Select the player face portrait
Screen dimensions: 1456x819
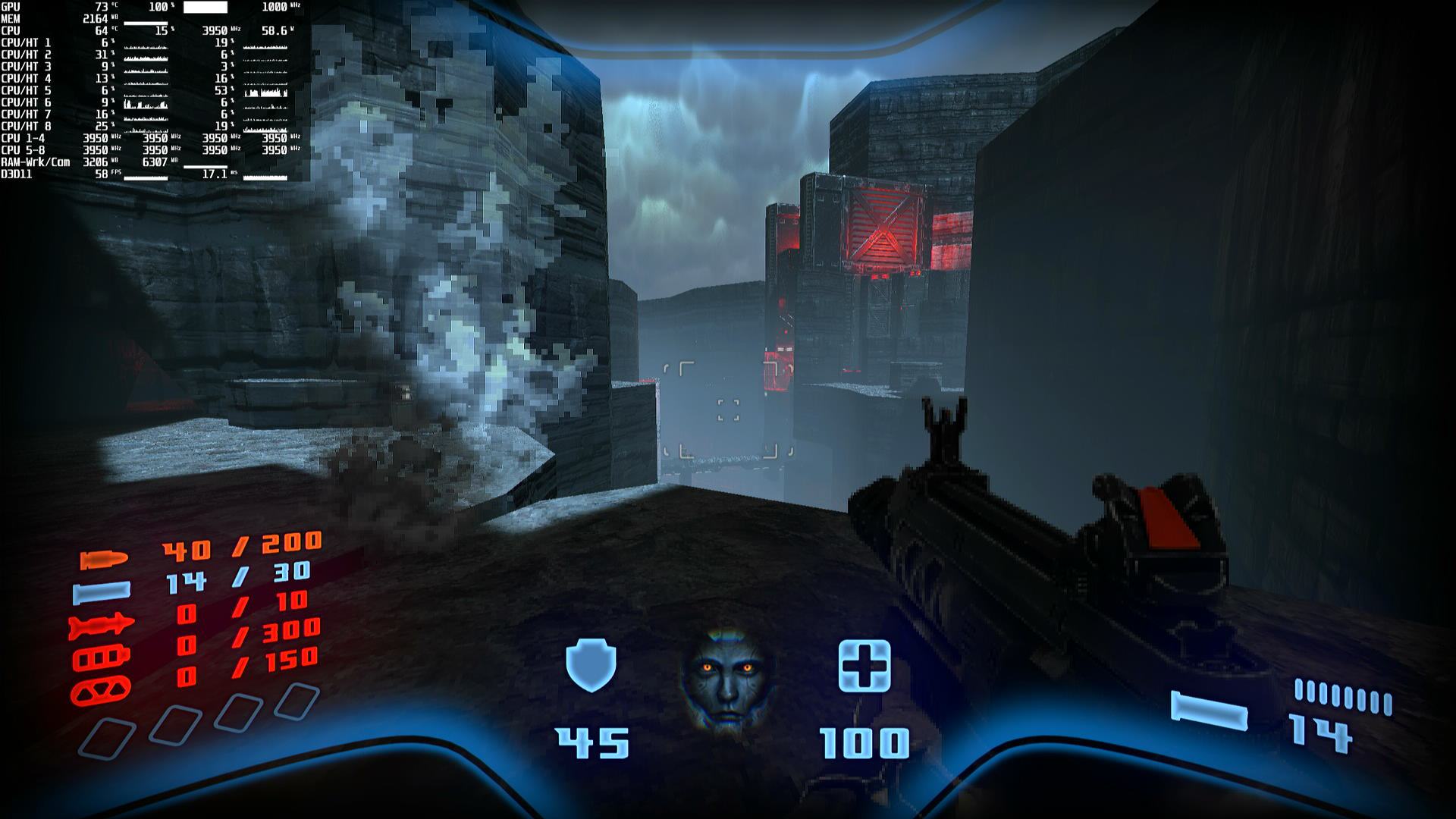726,676
